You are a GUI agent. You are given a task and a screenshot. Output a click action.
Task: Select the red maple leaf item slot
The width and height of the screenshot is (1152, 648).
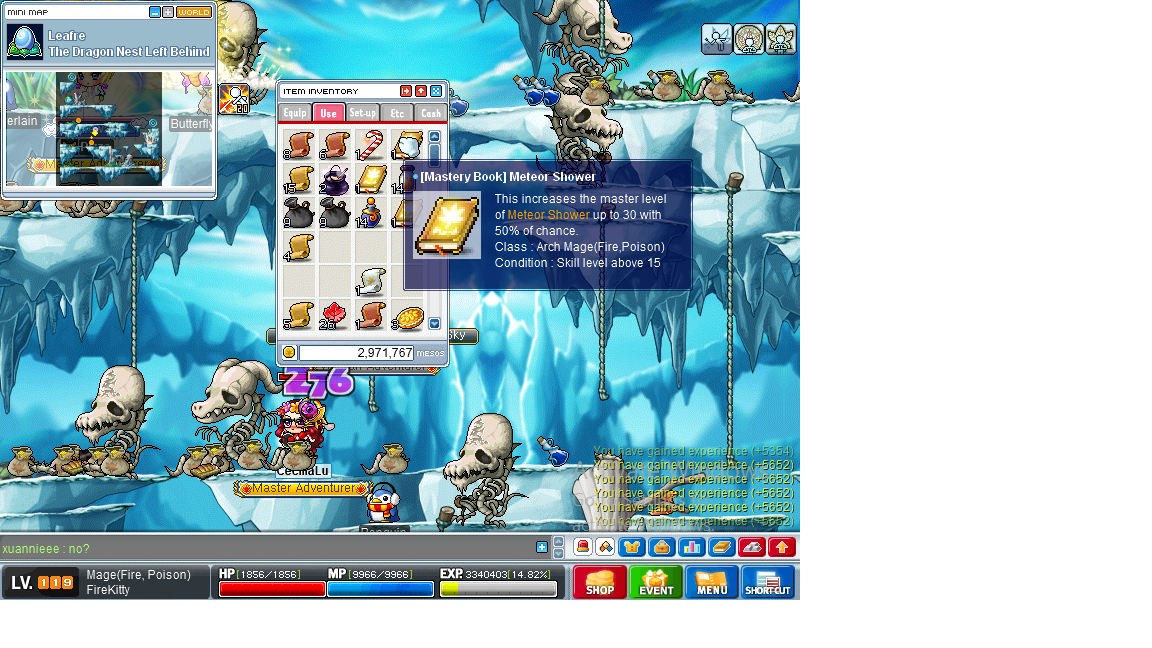coord(334,315)
